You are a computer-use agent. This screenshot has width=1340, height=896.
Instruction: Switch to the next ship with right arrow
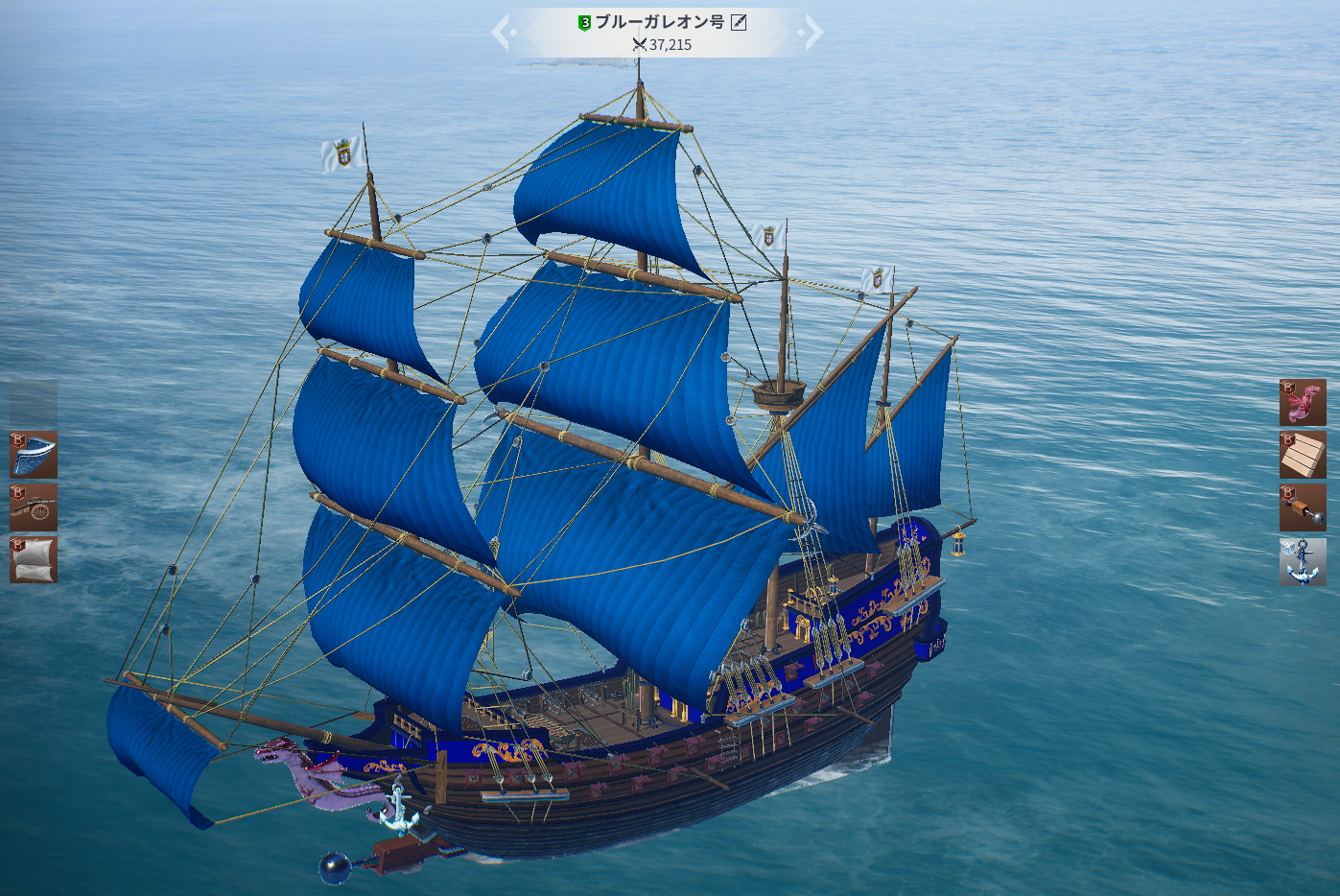[813, 33]
